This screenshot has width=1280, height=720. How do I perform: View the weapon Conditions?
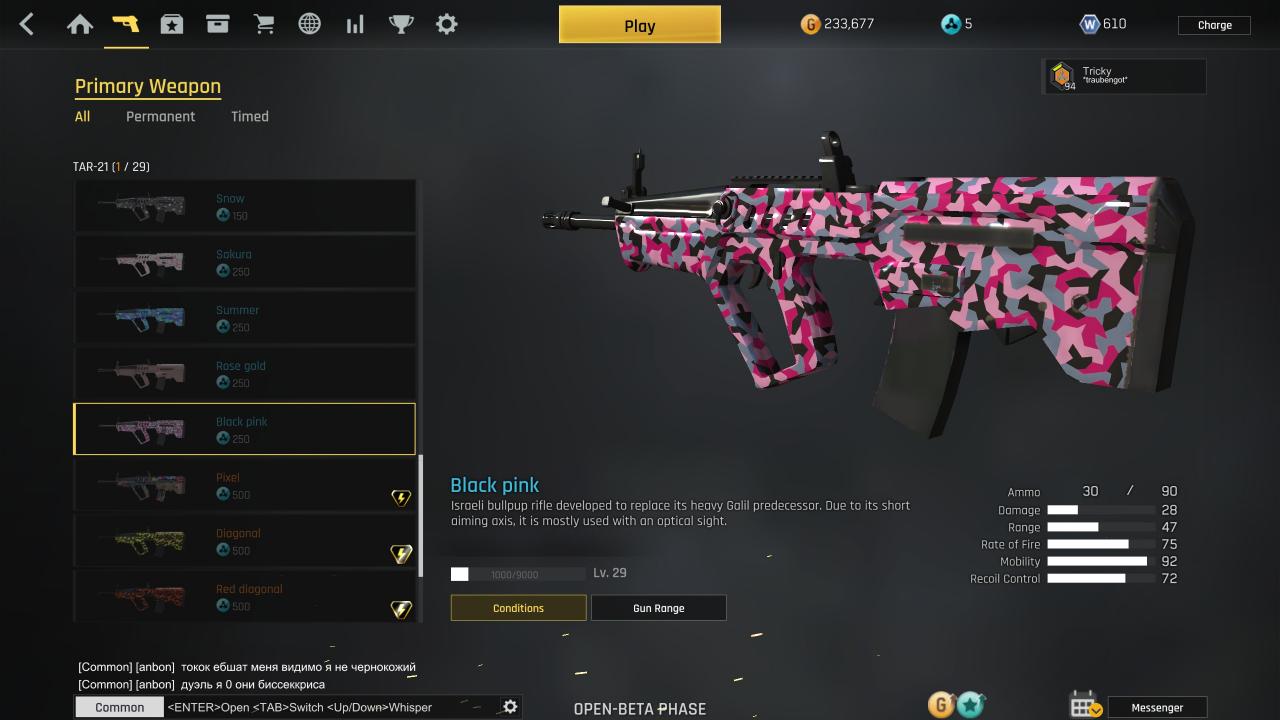[518, 608]
